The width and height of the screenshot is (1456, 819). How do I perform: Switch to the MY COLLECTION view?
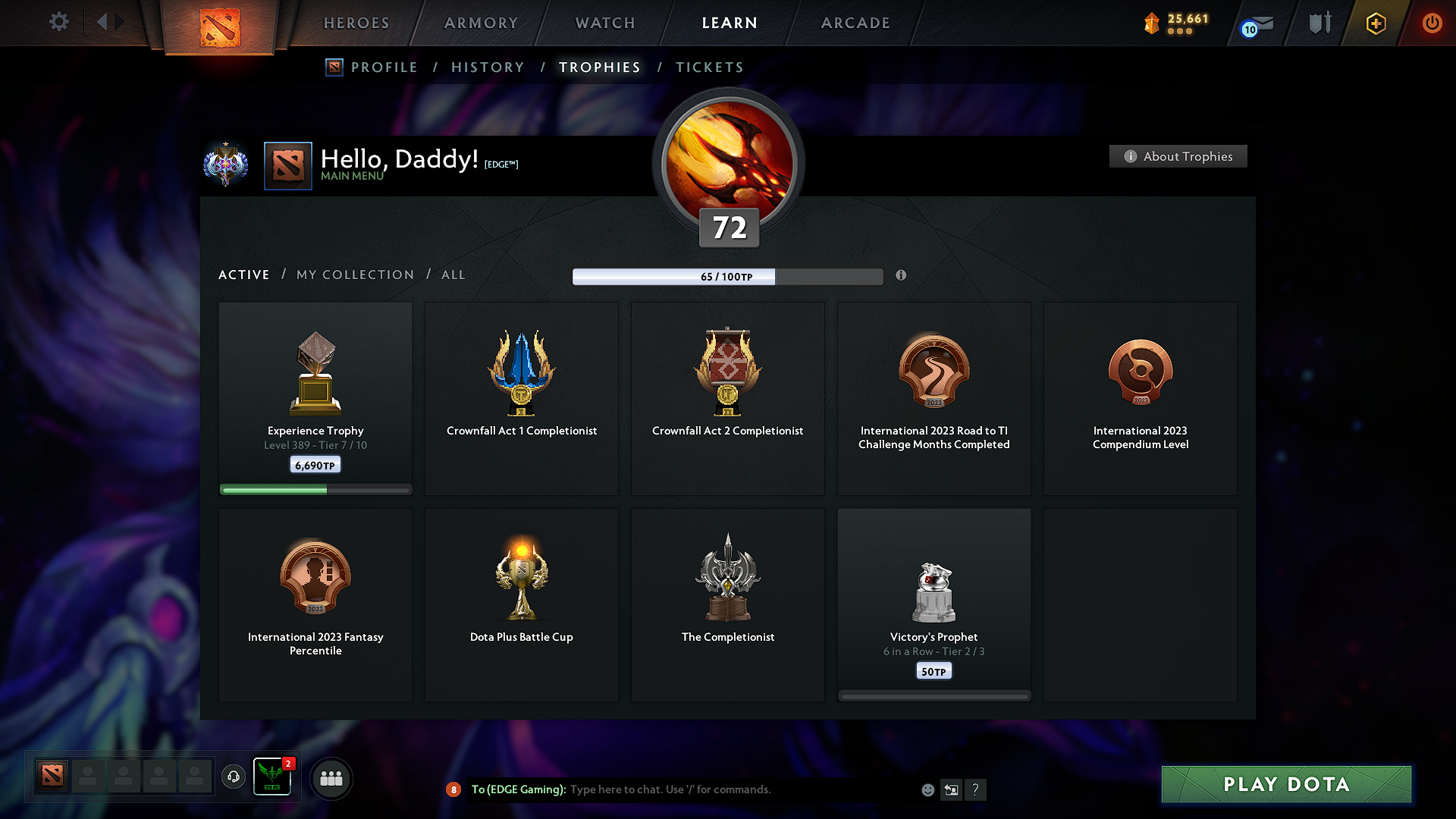click(x=354, y=275)
